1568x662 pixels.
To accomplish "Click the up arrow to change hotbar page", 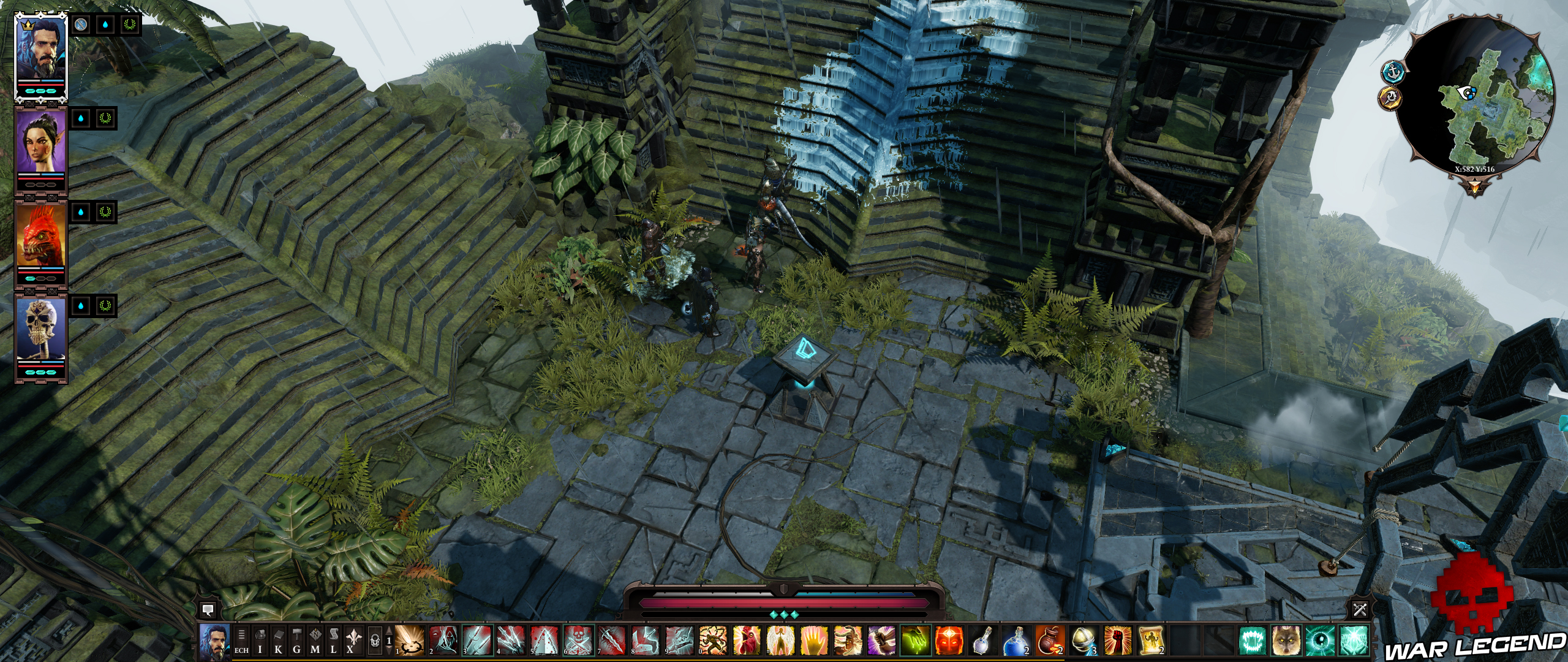I will [389, 632].
